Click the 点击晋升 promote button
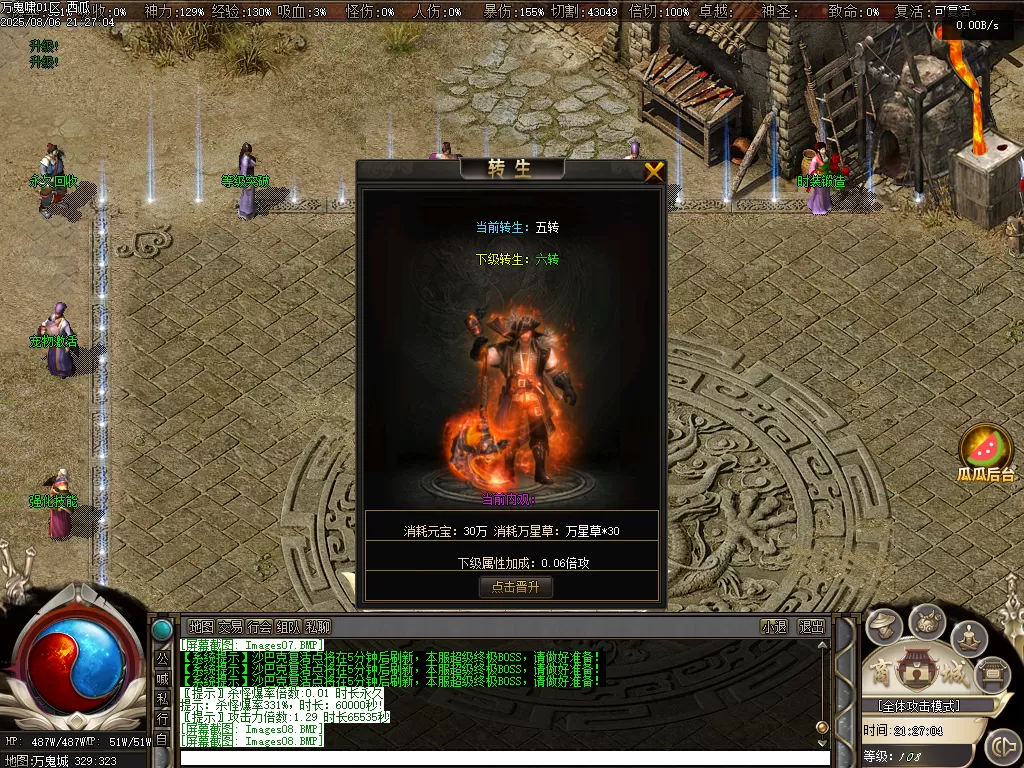 (515, 587)
